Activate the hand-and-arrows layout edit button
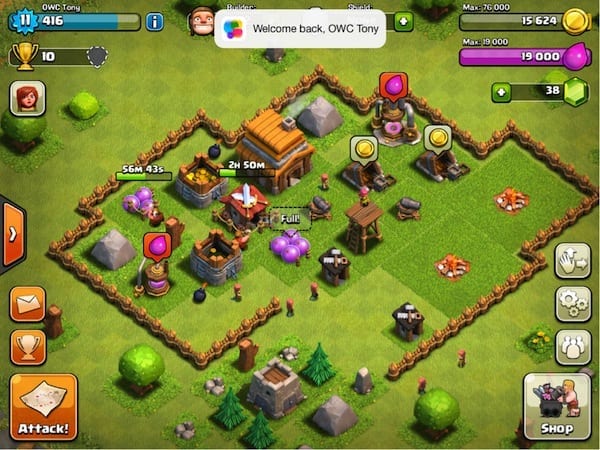The image size is (600, 450). pyautogui.click(x=571, y=260)
